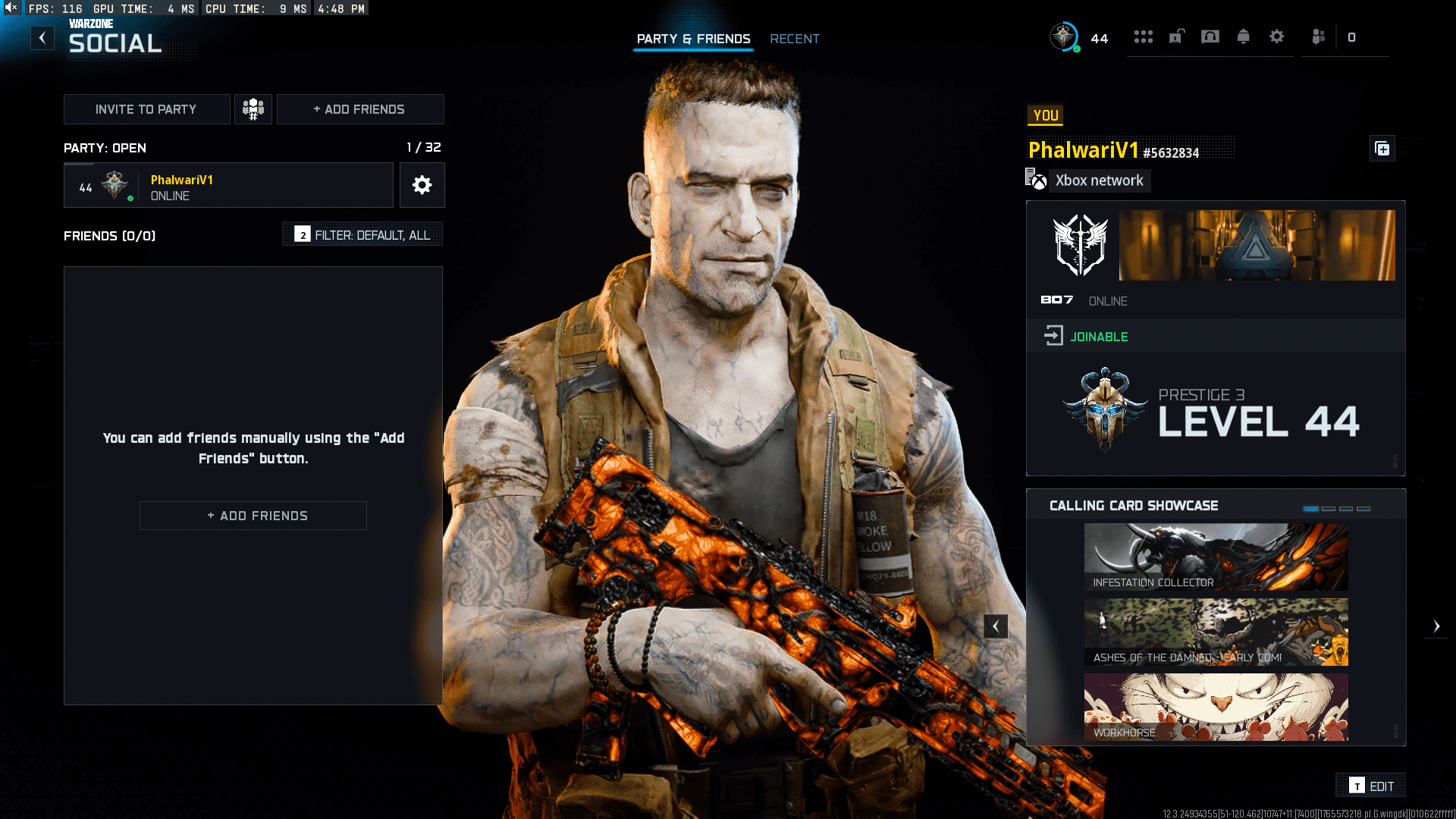Open the apps grid icon
This screenshot has height=819, width=1456.
(x=1144, y=37)
